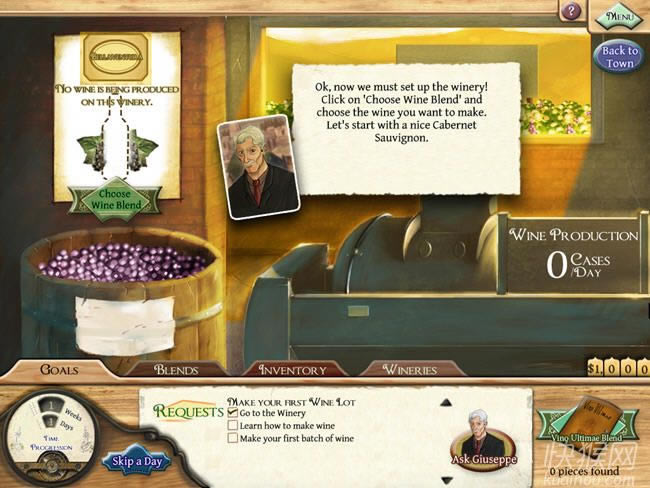Go Back to Town

[x=619, y=57]
